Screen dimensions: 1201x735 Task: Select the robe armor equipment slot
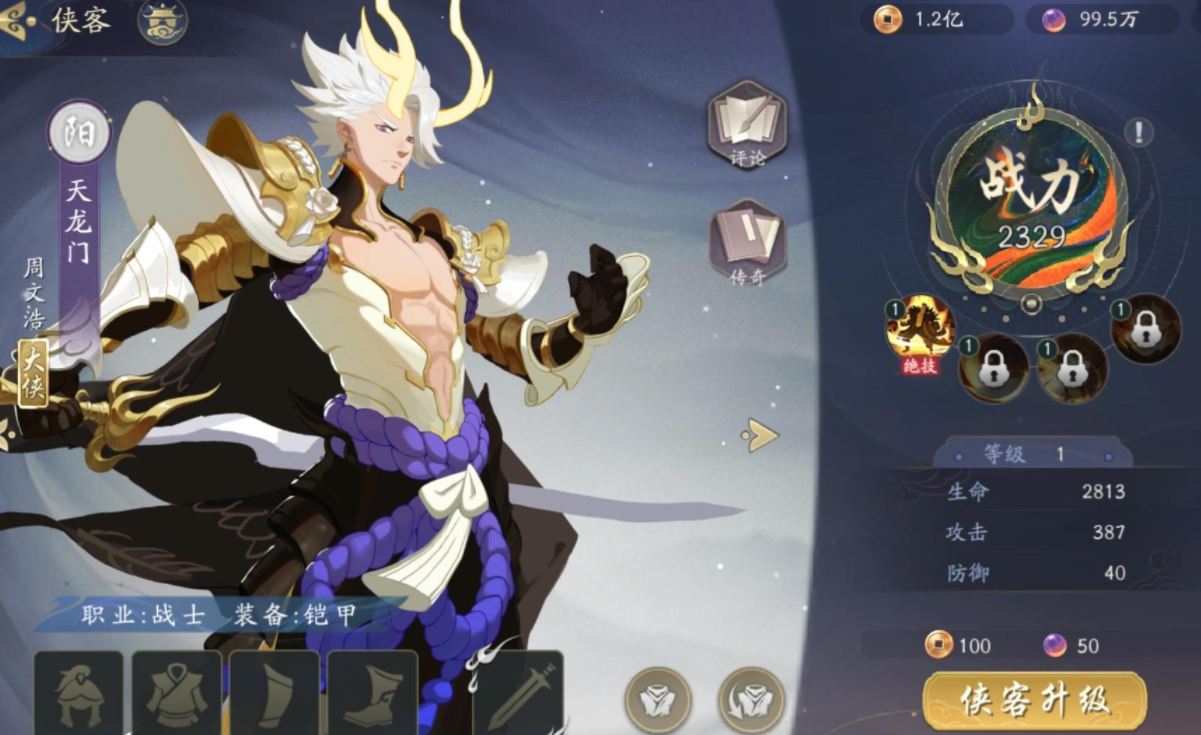(x=177, y=694)
